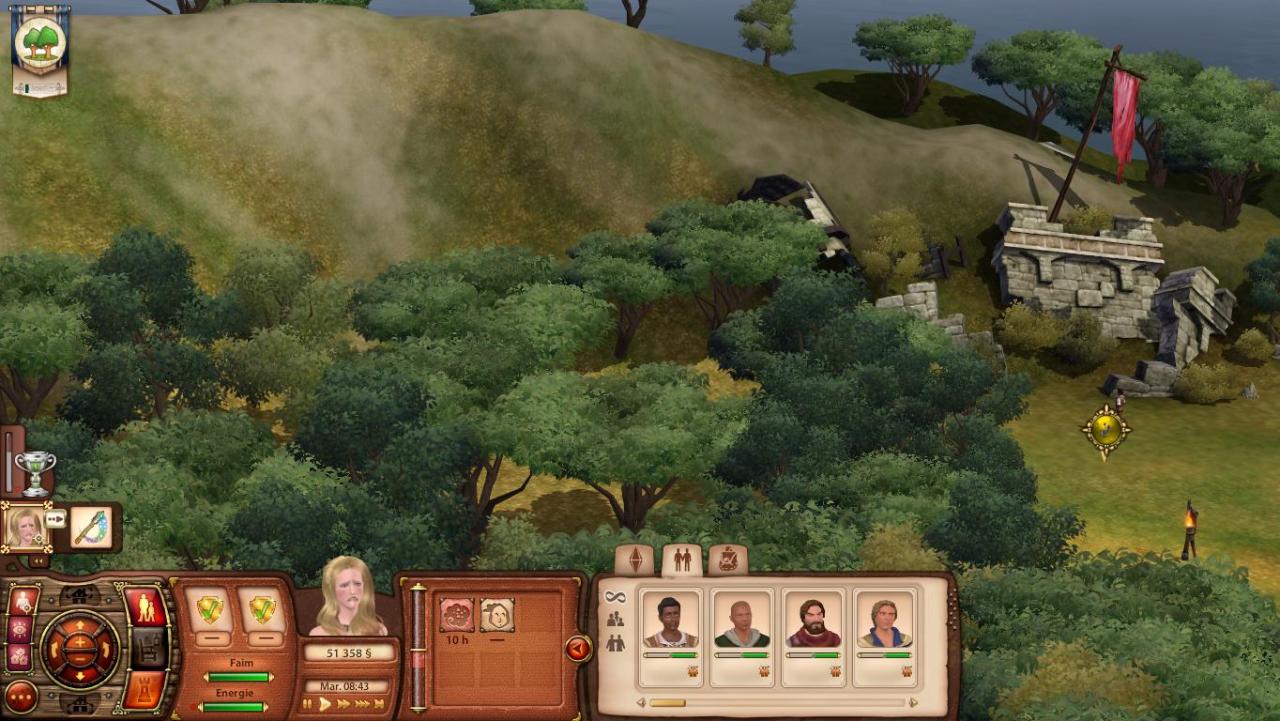Collapse panel with the red arrow button
The image size is (1280, 721).
[x=577, y=649]
